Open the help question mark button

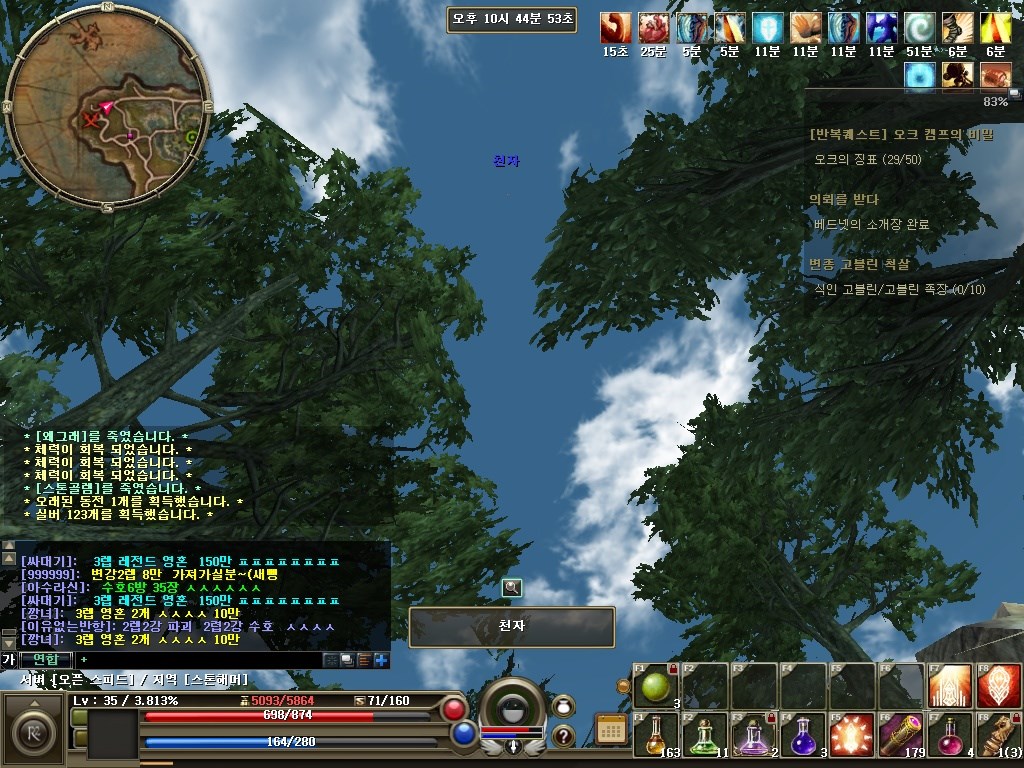(564, 737)
